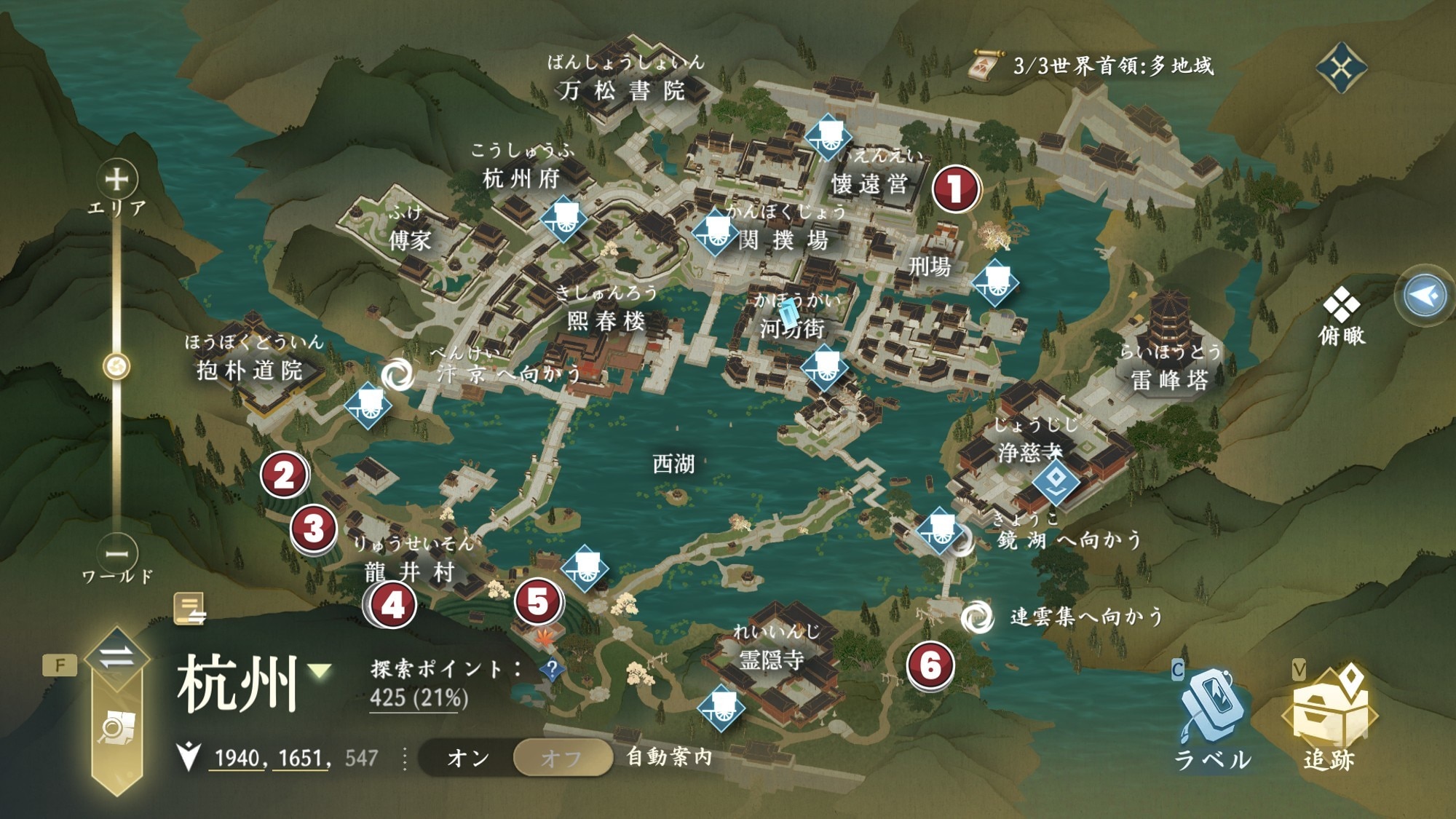Select red map marker number 6

tap(930, 665)
